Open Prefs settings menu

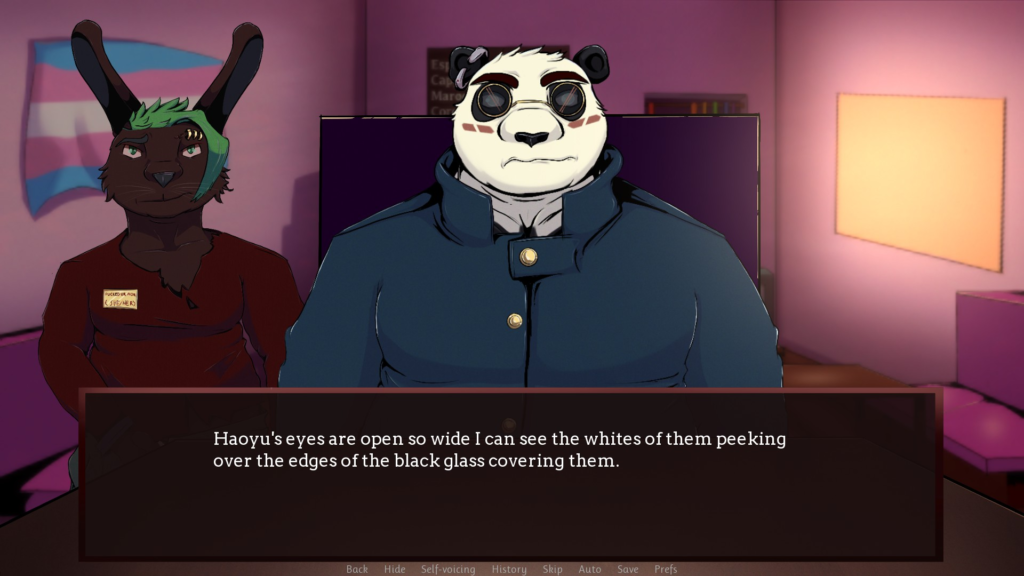click(x=666, y=569)
